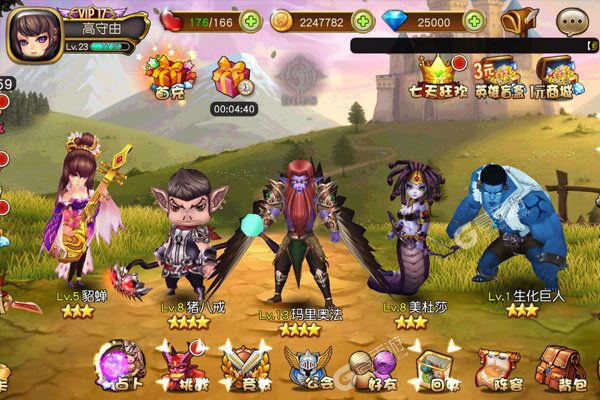Open the 1元商城 shop
600x400 pixels.
tap(555, 75)
